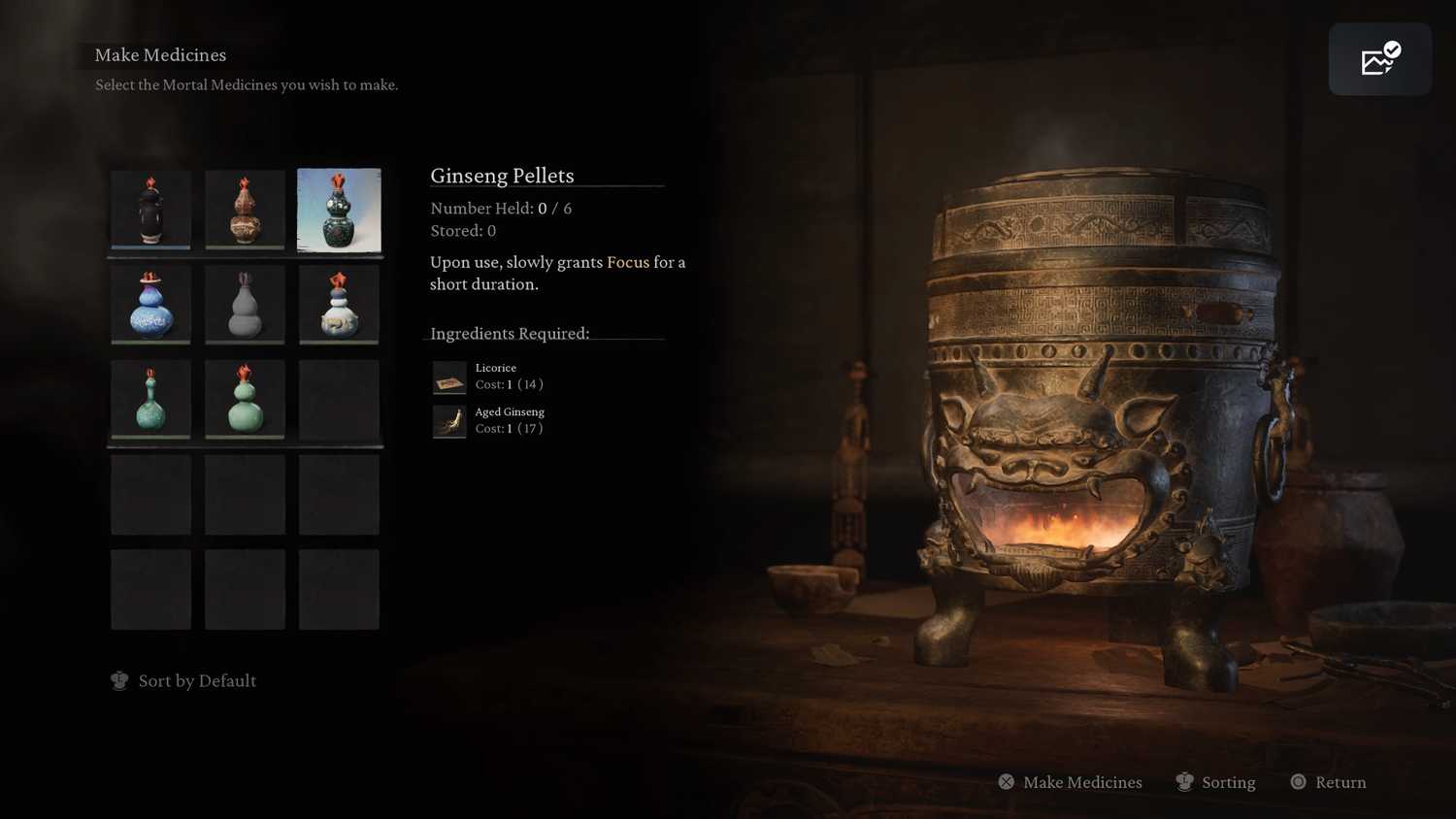1456x819 pixels.
Task: Click the screenshot-saved overlay icon
Action: point(1379,60)
